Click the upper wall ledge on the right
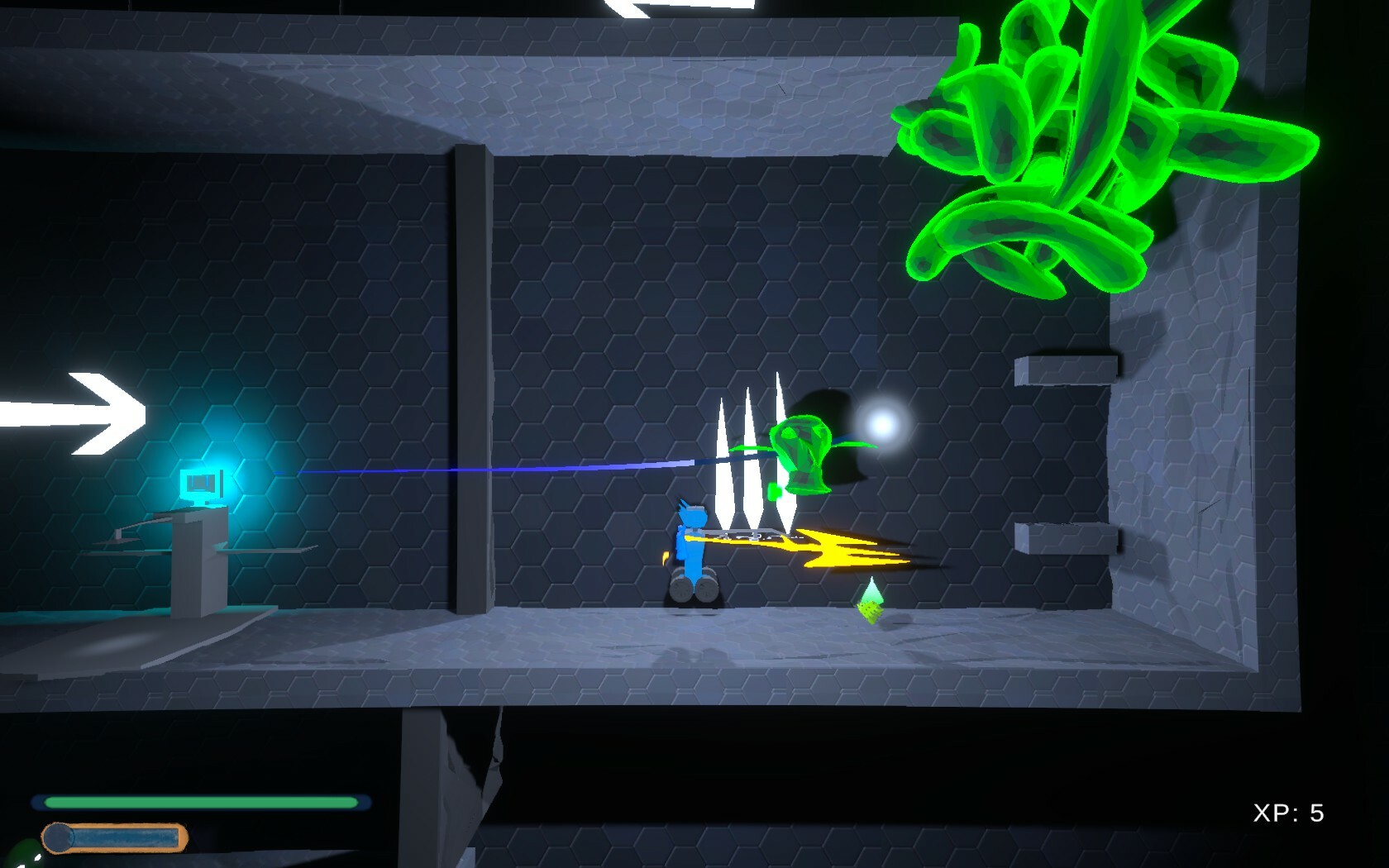The image size is (1389, 868). tap(1068, 372)
